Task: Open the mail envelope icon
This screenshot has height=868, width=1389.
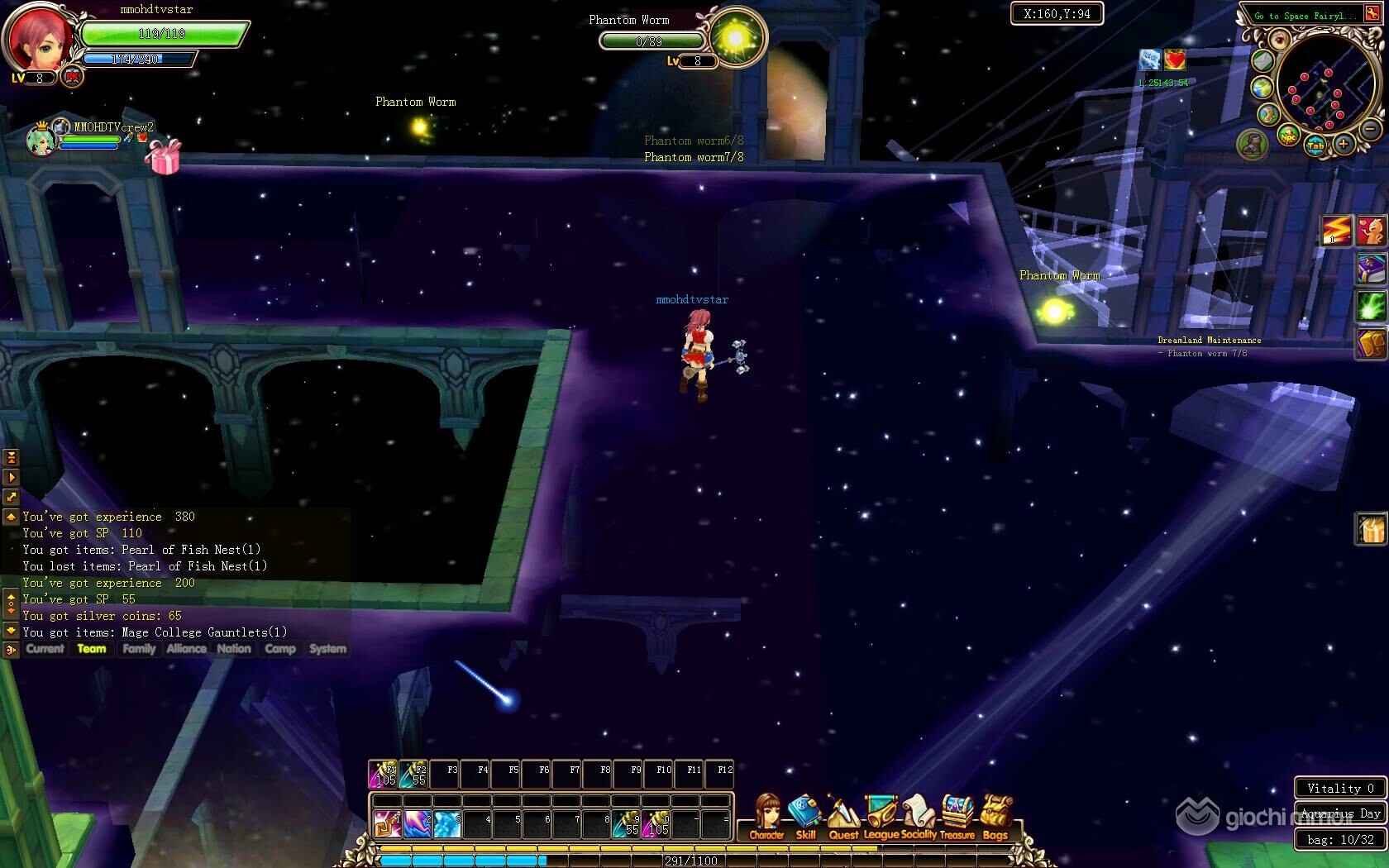Action: pyautogui.click(x=1263, y=60)
